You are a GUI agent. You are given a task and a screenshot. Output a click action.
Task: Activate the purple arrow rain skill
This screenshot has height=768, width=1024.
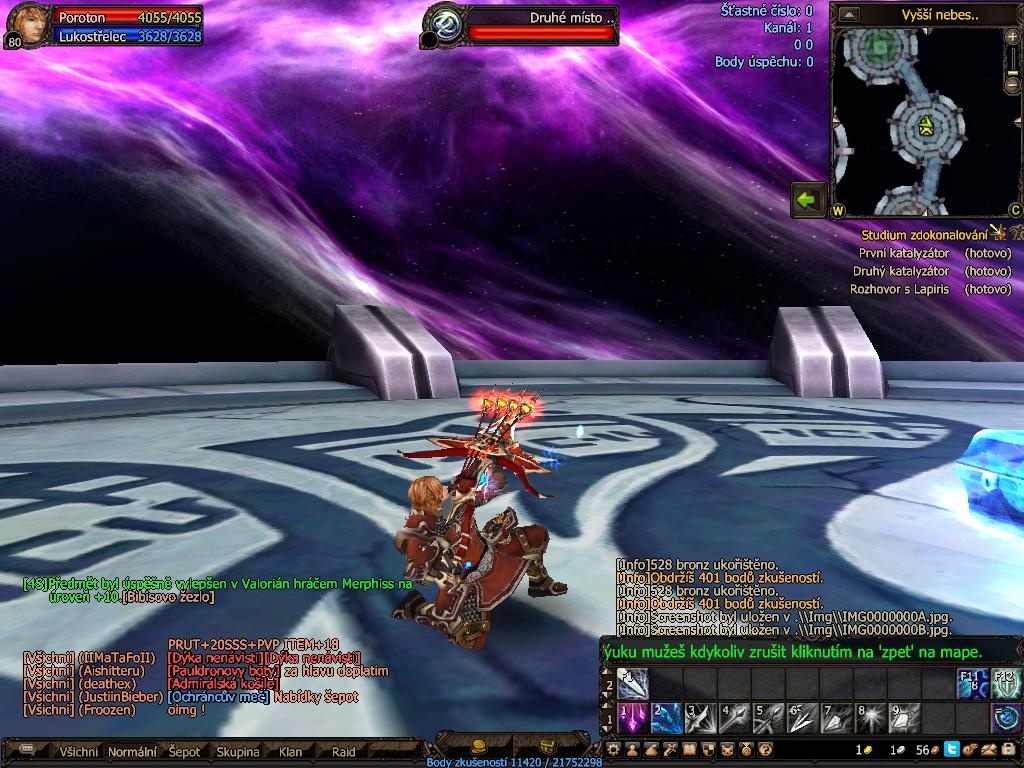click(x=634, y=718)
